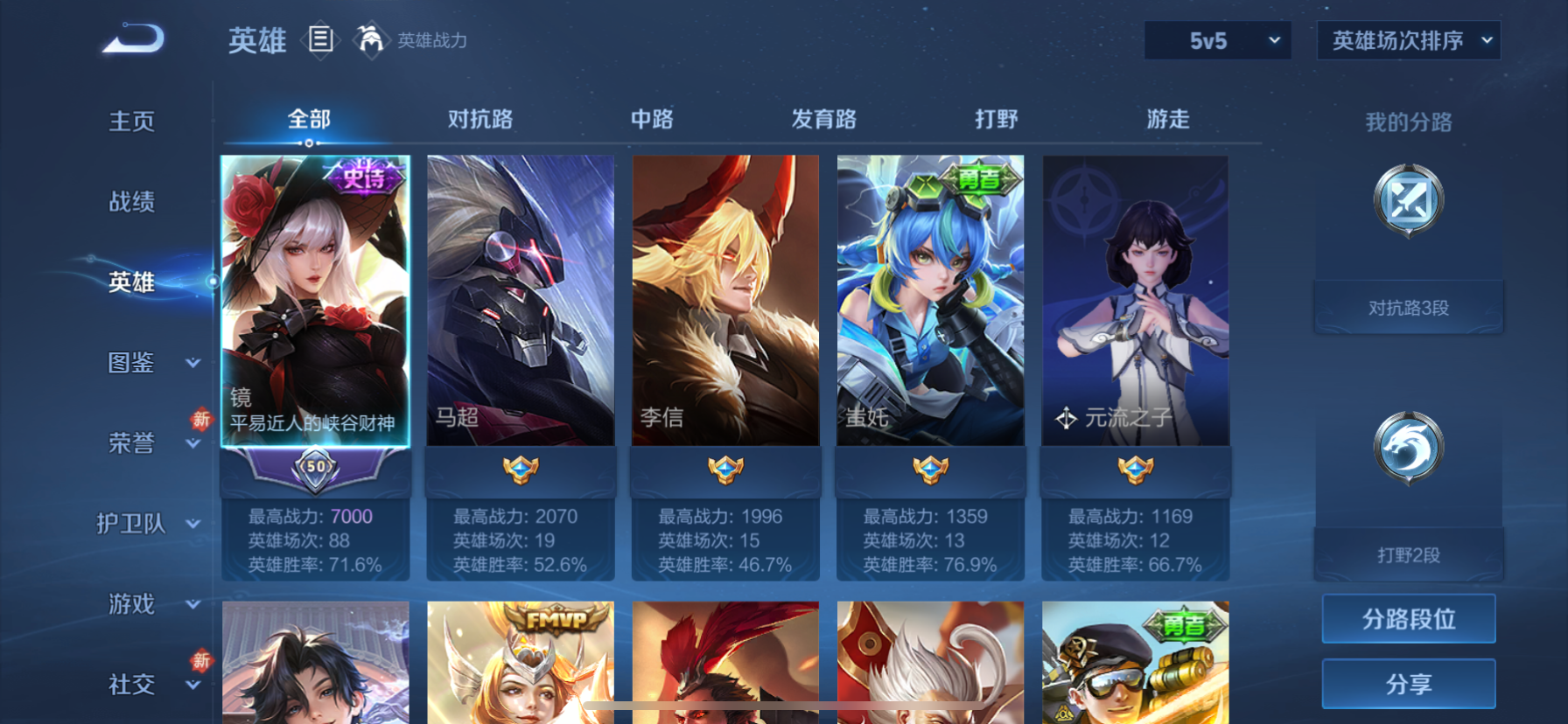Click the 分路段位 button
This screenshot has height=724, width=1568.
coord(1408,618)
